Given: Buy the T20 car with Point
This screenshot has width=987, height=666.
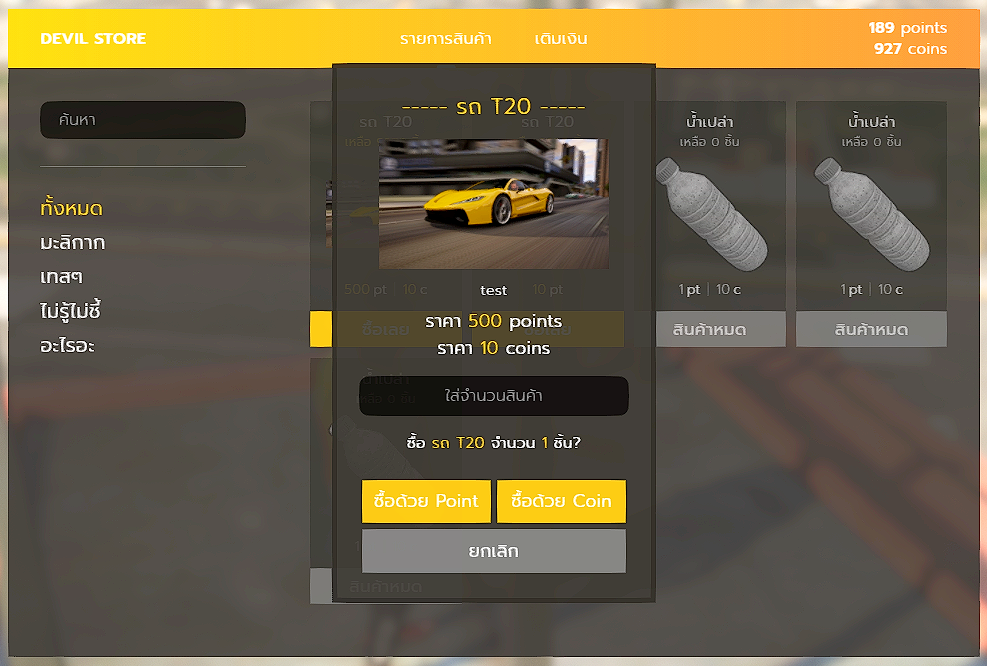Looking at the screenshot, I should pos(426,501).
